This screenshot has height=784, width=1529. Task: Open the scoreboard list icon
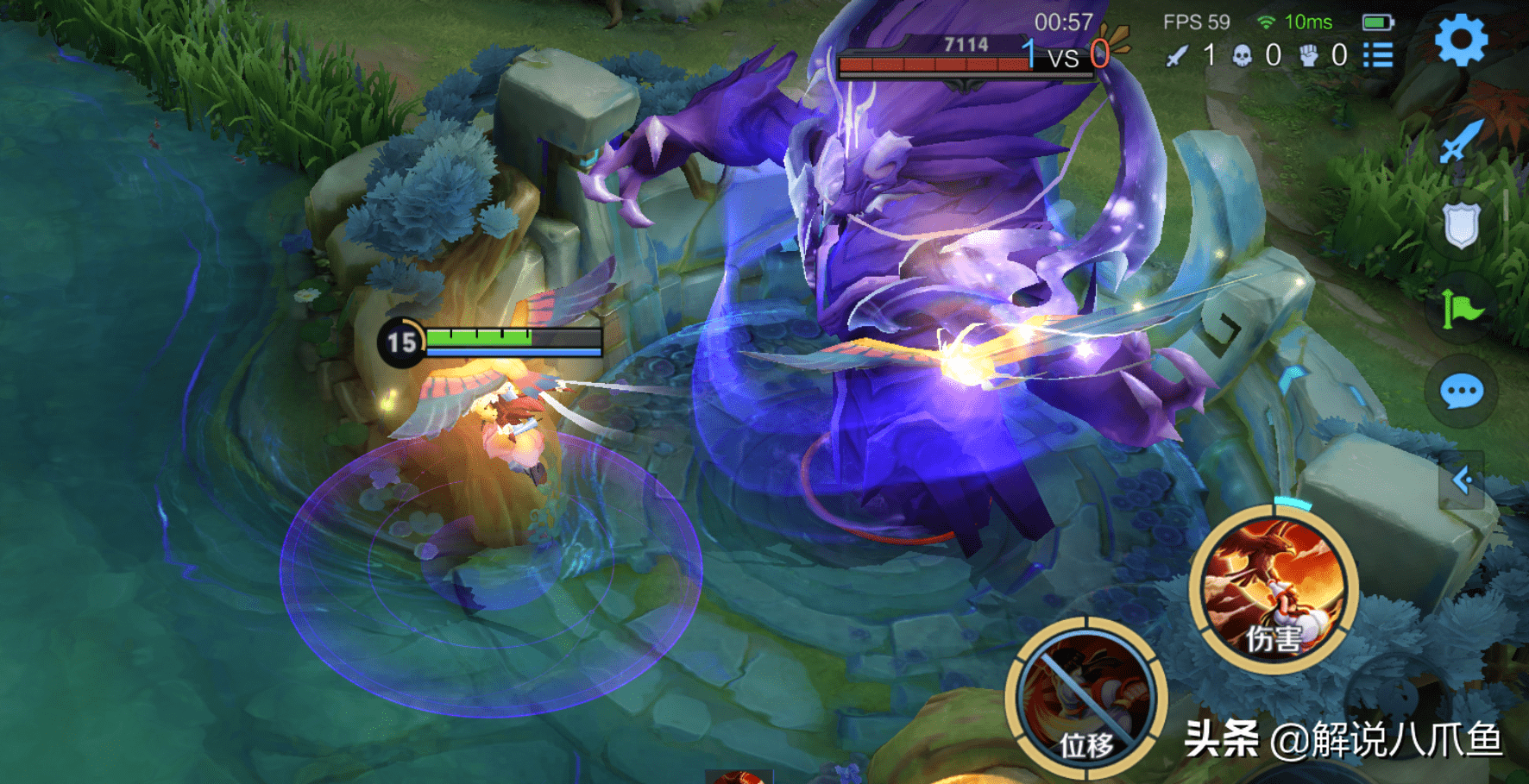pyautogui.click(x=1378, y=56)
